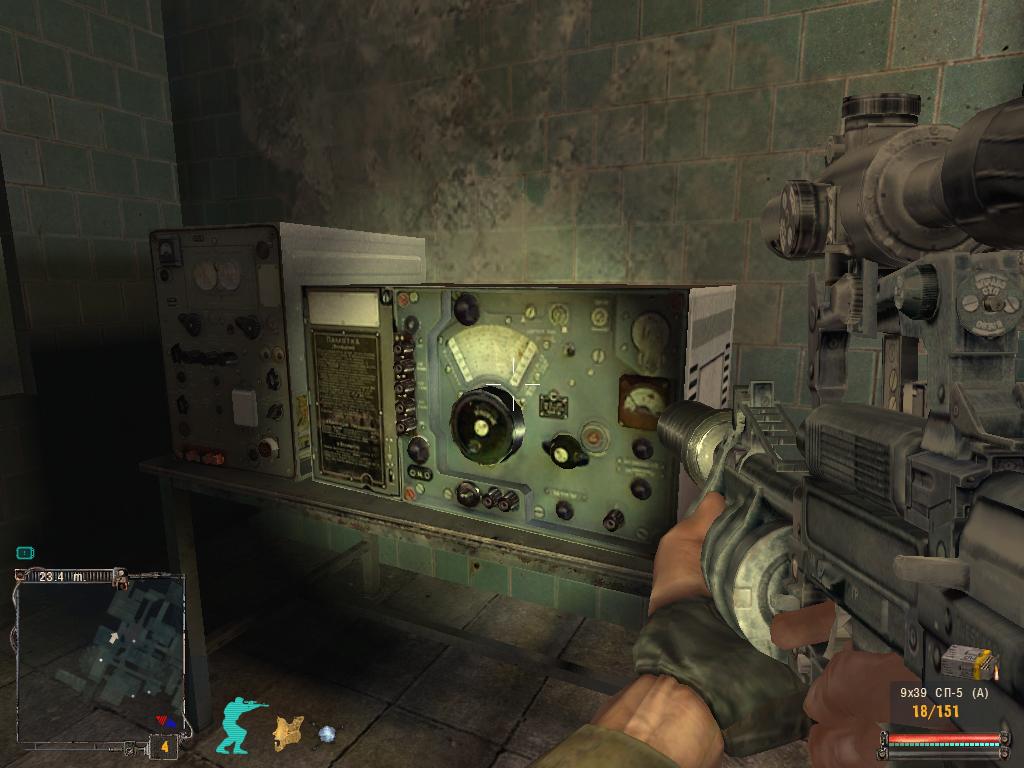1024x768 pixels.
Task: Click the minimap in the corner
Action: [x=100, y=655]
